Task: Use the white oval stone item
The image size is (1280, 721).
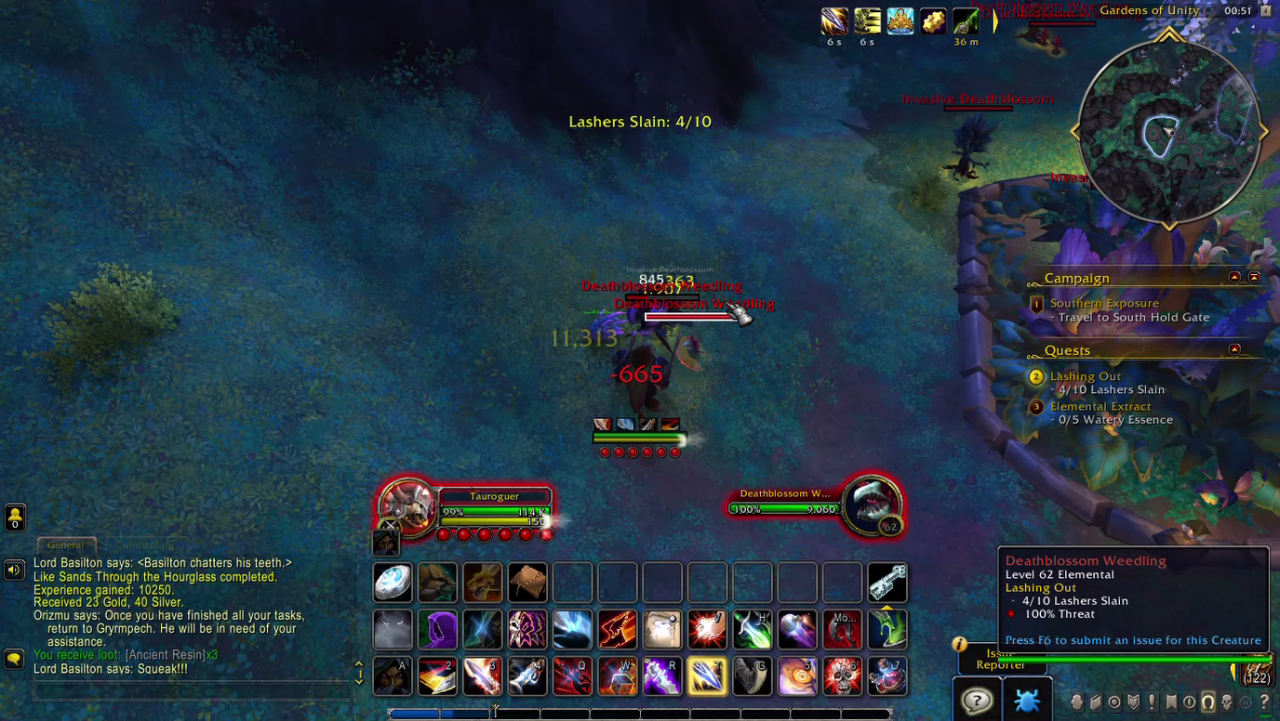Action: coord(393,583)
